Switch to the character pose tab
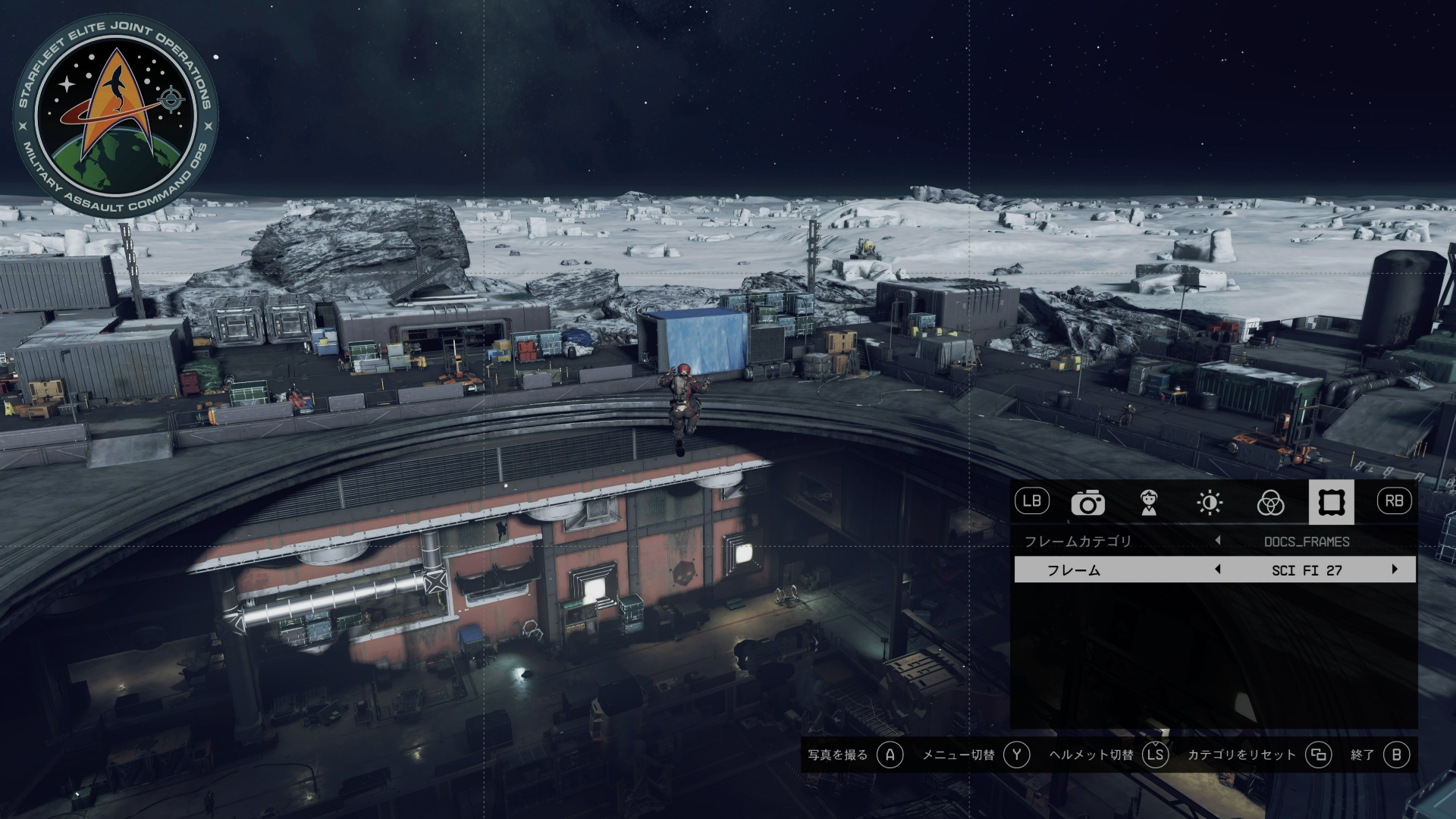Screen dimensions: 1456x819 point(1149,503)
